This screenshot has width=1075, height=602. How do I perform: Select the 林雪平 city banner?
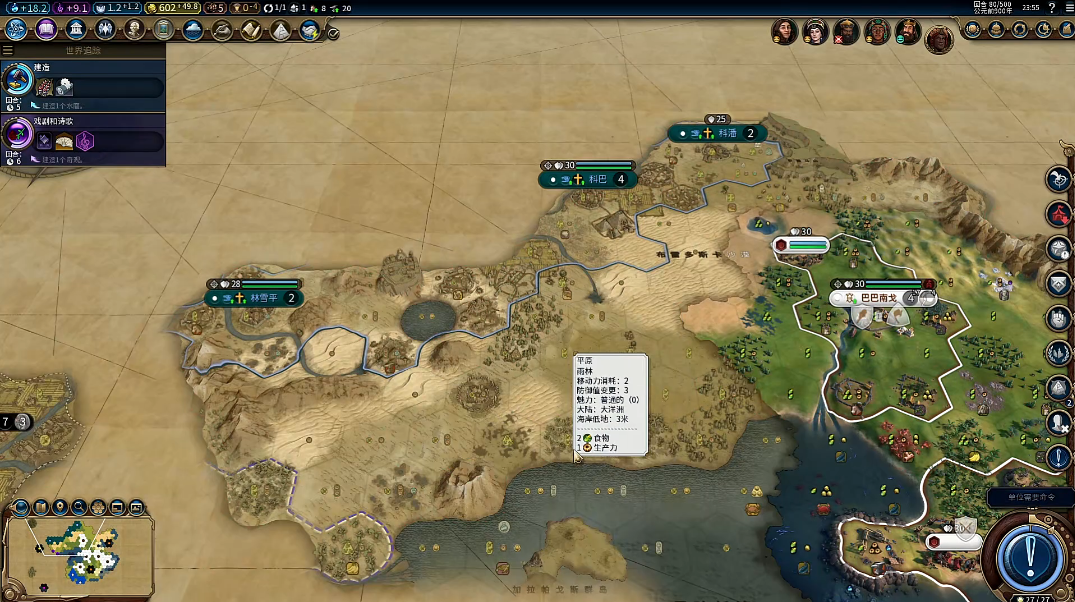point(253,298)
